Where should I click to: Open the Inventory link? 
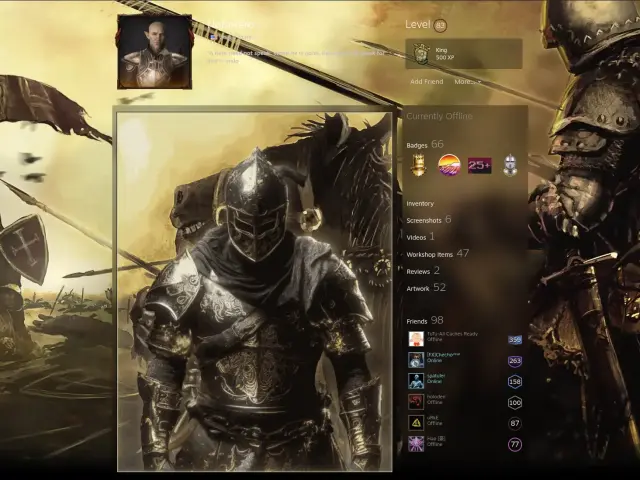420,203
